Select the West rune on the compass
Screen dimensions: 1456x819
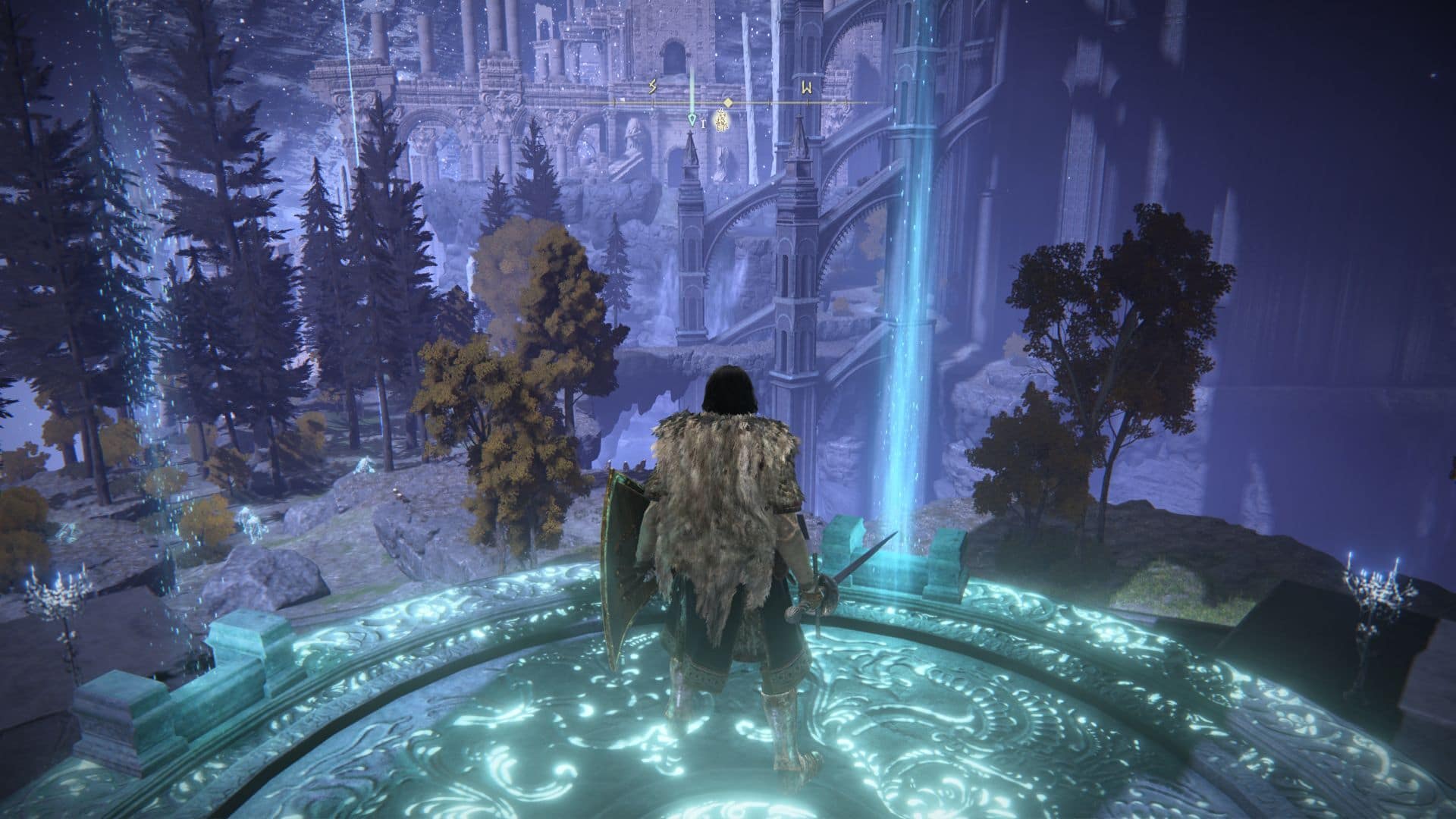(808, 87)
